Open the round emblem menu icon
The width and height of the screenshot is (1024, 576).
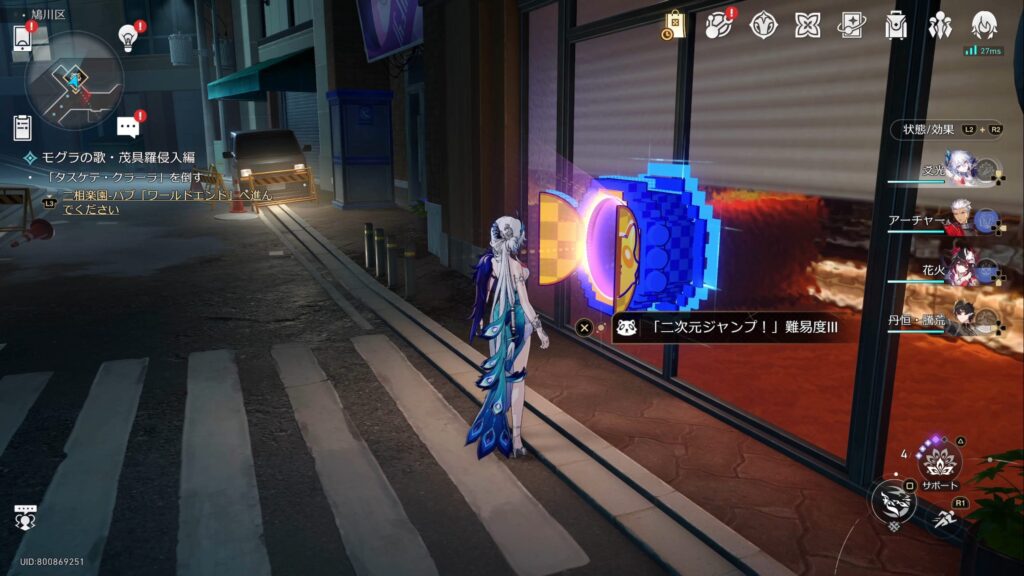pyautogui.click(x=763, y=24)
